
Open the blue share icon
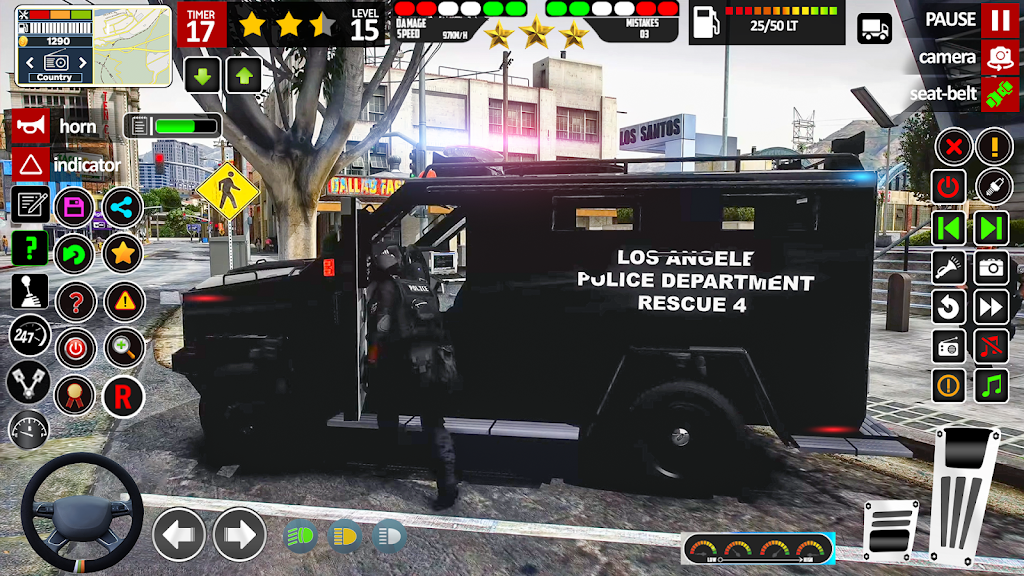123,207
